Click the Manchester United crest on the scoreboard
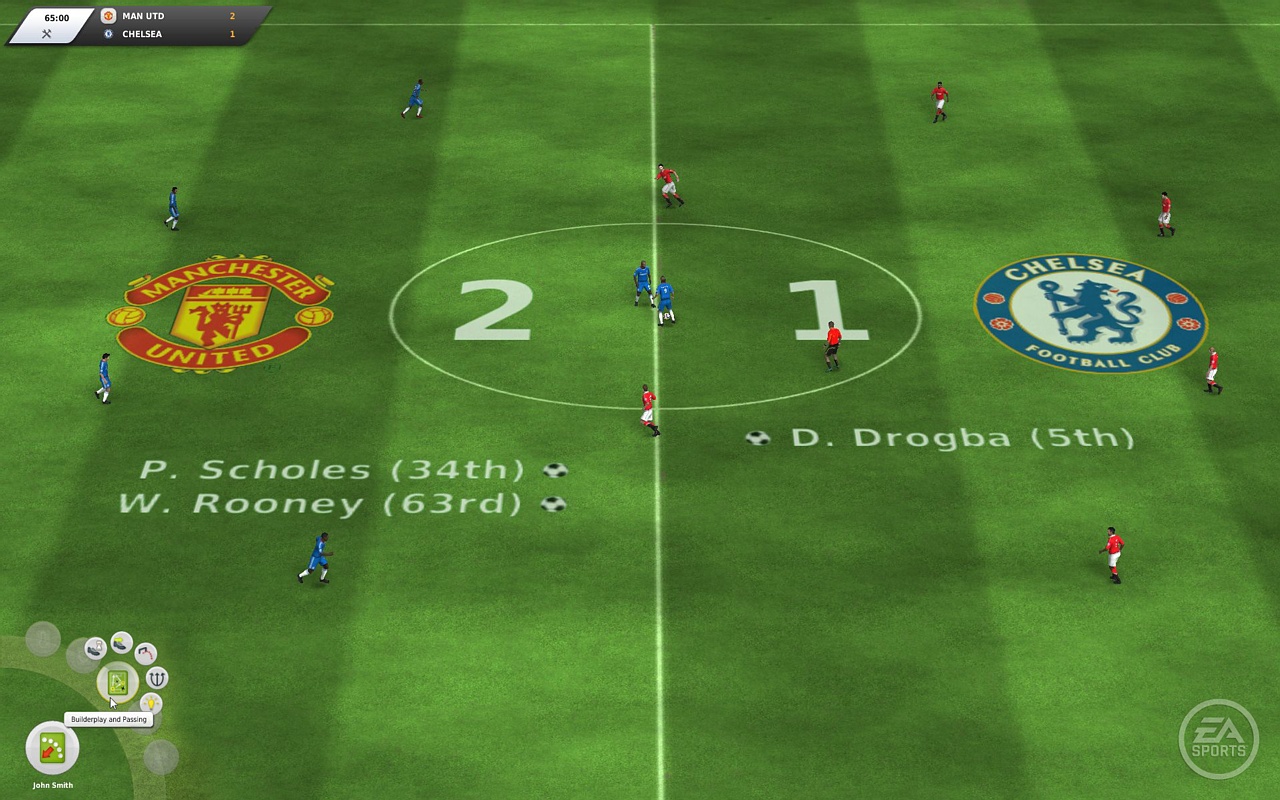The width and height of the screenshot is (1280, 800). (107, 15)
